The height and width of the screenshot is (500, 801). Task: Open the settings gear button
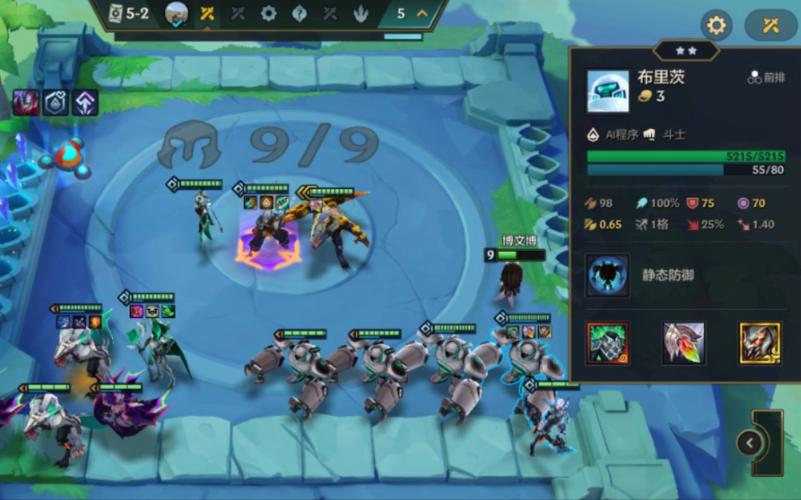click(715, 25)
